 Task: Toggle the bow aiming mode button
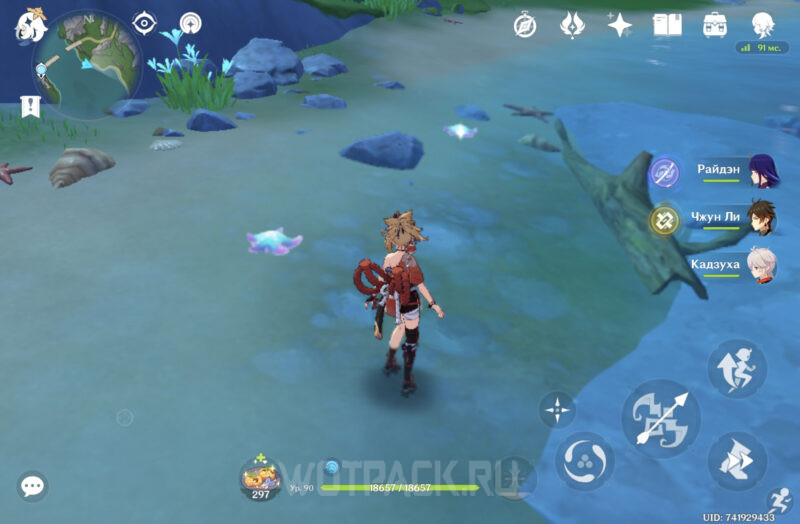pos(557,410)
